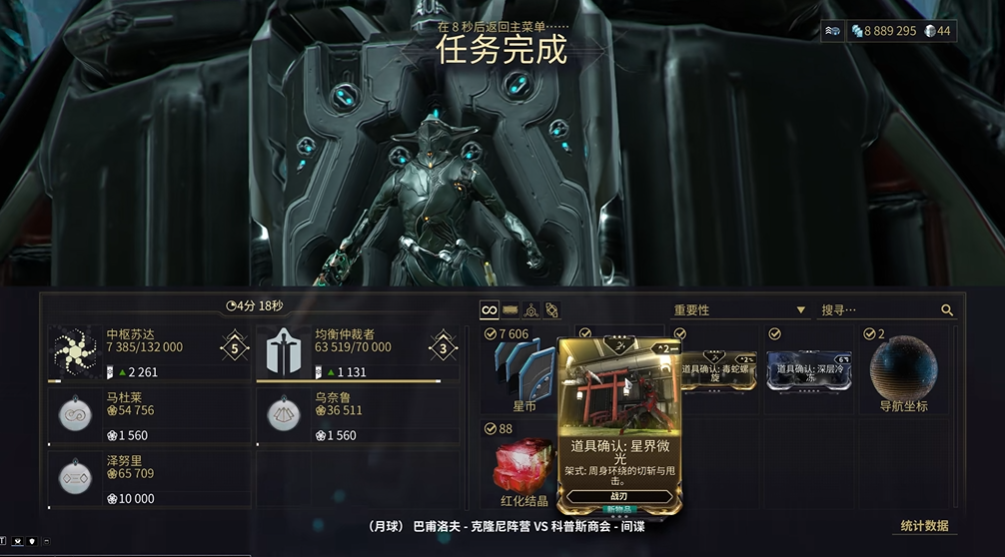Click the magnifying glass search icon
1005x557 pixels.
(947, 311)
